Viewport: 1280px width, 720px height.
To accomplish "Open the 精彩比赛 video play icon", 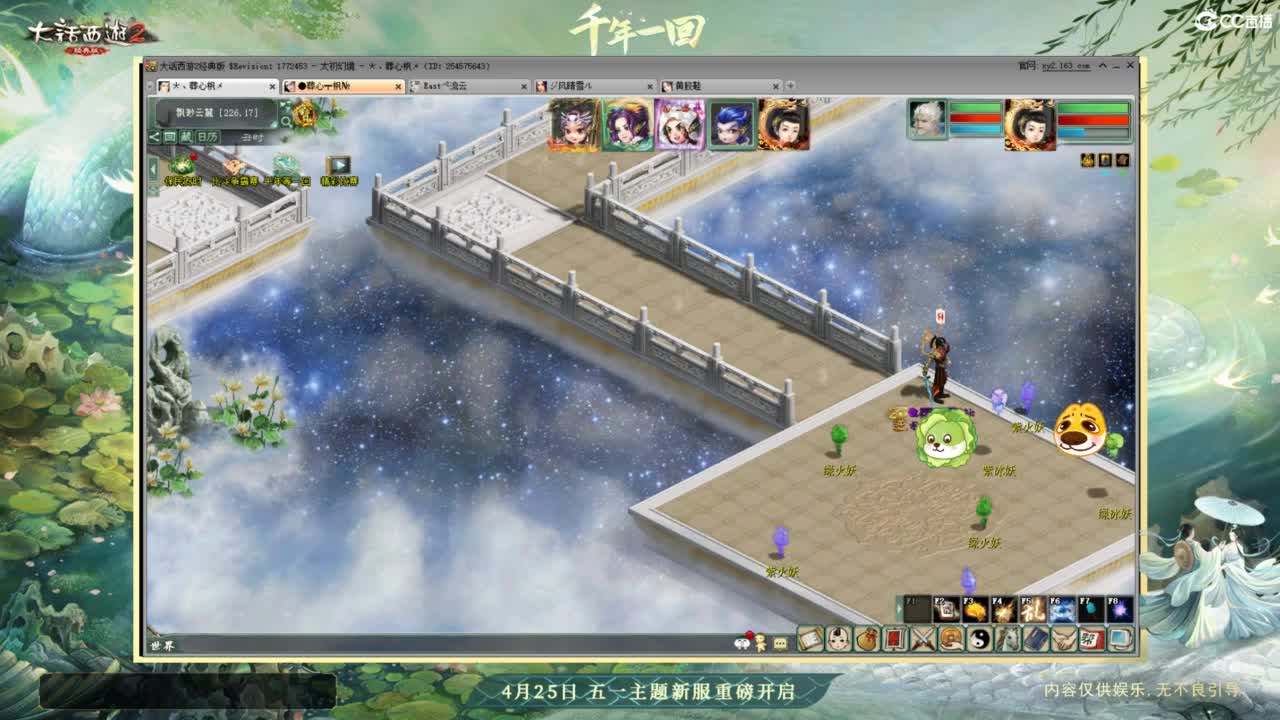I will pos(338,165).
